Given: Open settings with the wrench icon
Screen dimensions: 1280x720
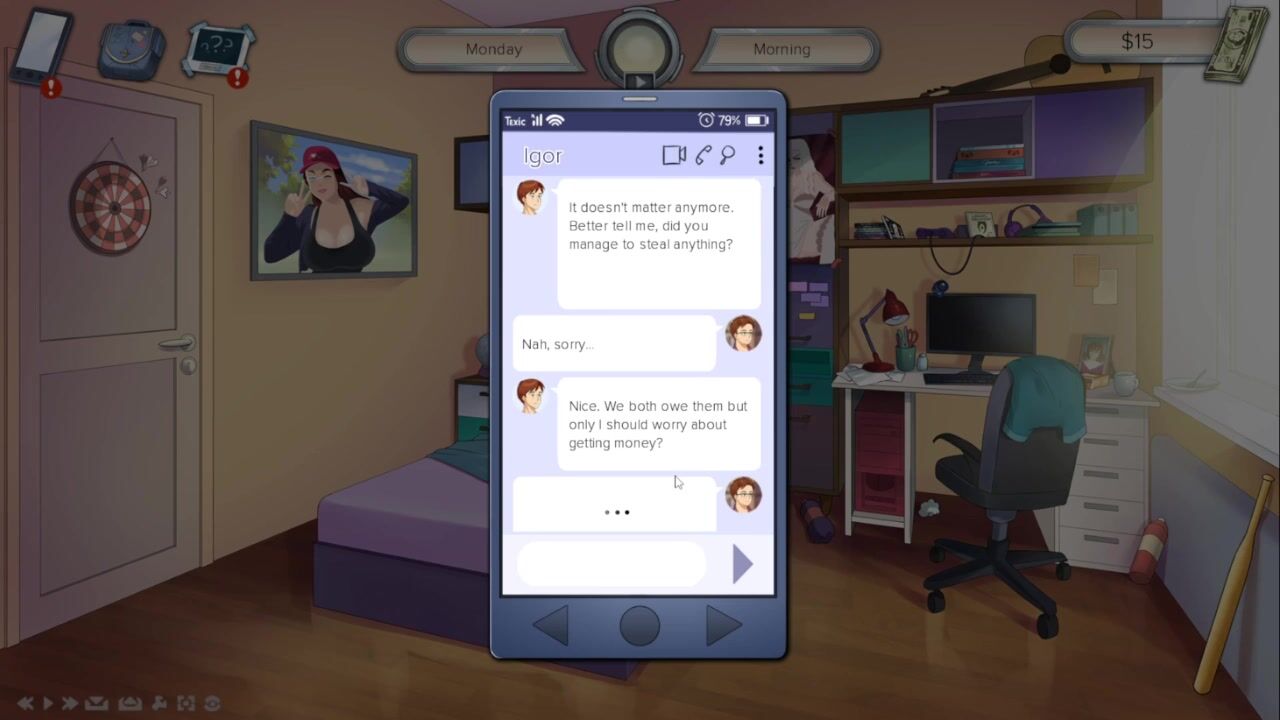Looking at the screenshot, I should pos(160,704).
